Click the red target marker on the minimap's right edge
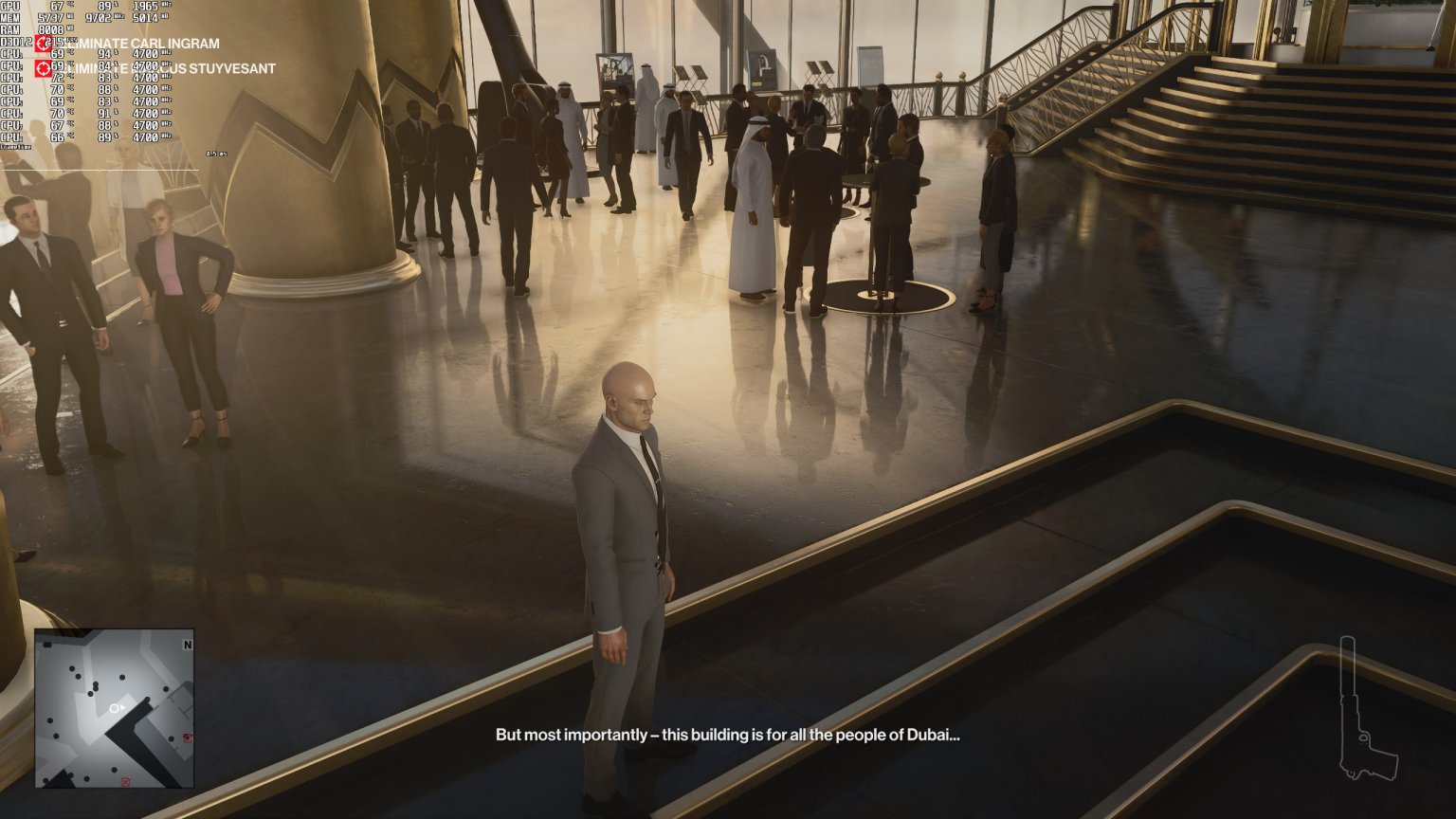The width and height of the screenshot is (1456, 819). [188, 737]
